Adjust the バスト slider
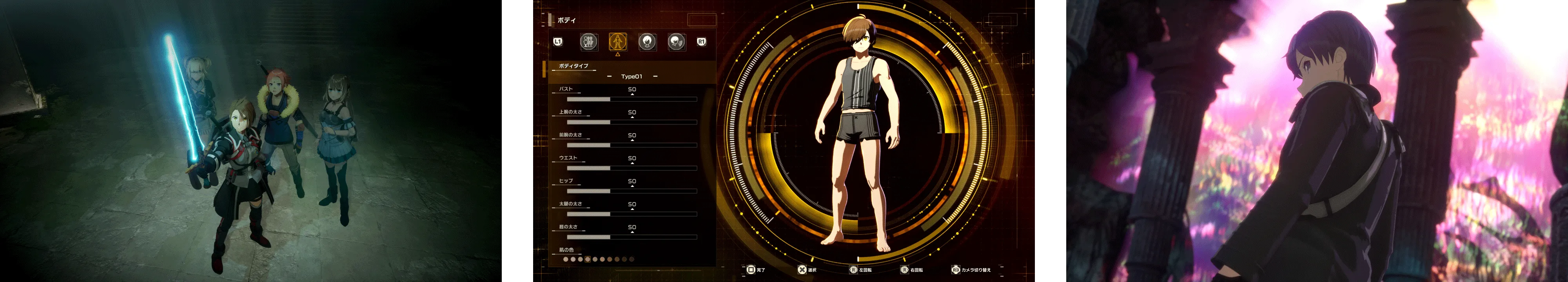This screenshot has width=1568, height=282. tap(631, 99)
